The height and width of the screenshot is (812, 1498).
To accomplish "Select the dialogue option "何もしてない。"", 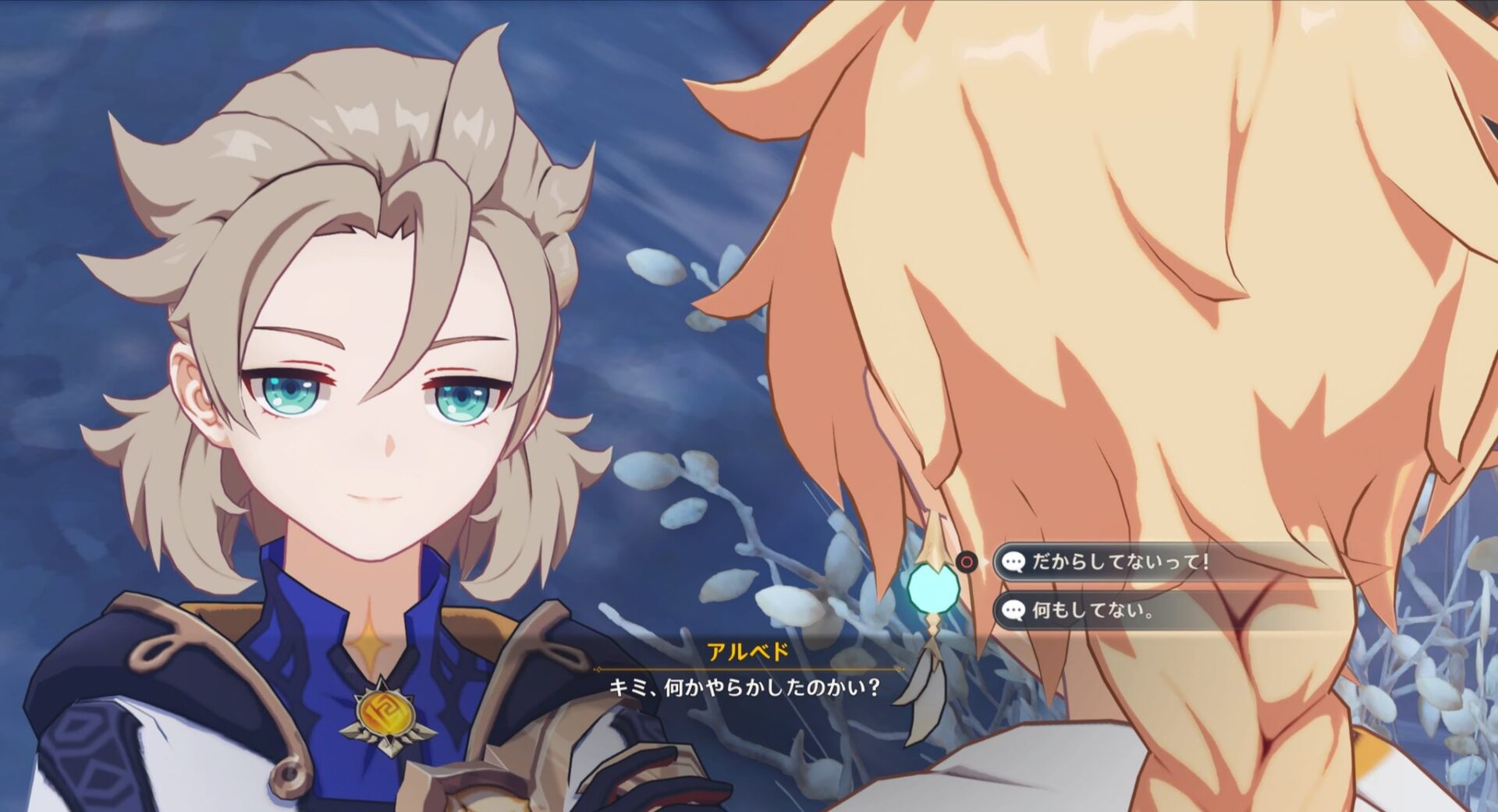I will (x=1092, y=610).
